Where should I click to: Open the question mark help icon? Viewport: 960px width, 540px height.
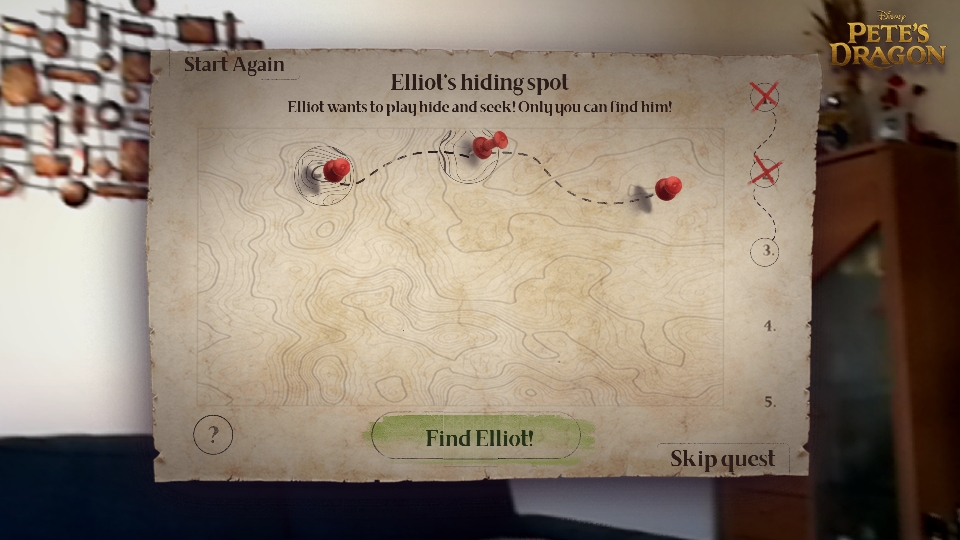[x=213, y=435]
